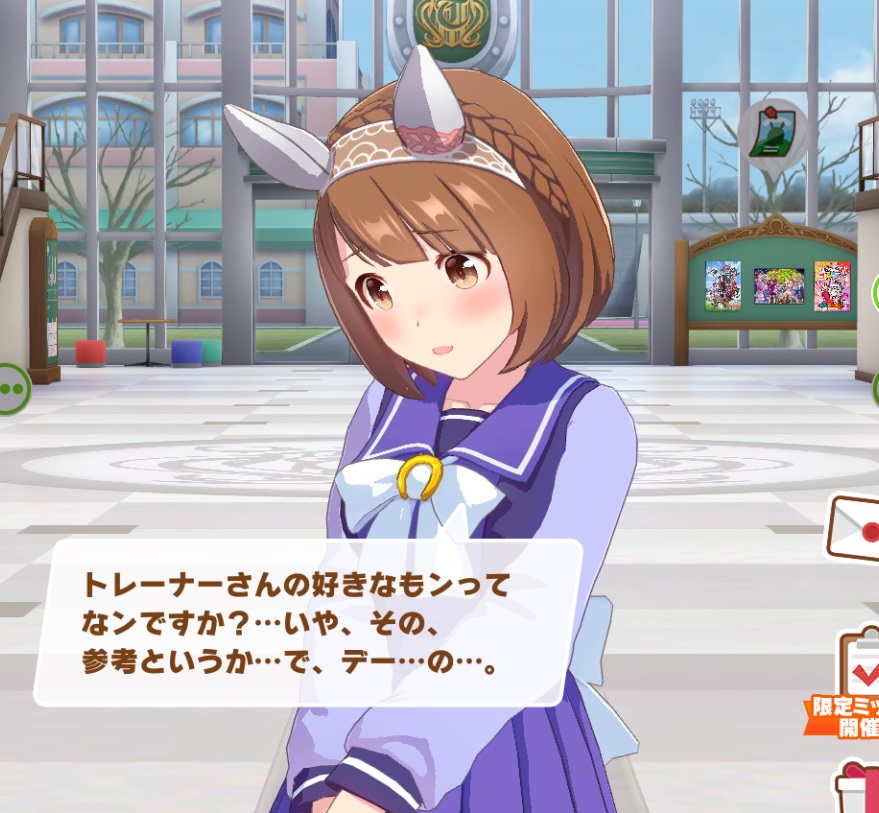879x813 pixels.
Task: Advance the character's dialogue speech box
Action: click(308, 622)
